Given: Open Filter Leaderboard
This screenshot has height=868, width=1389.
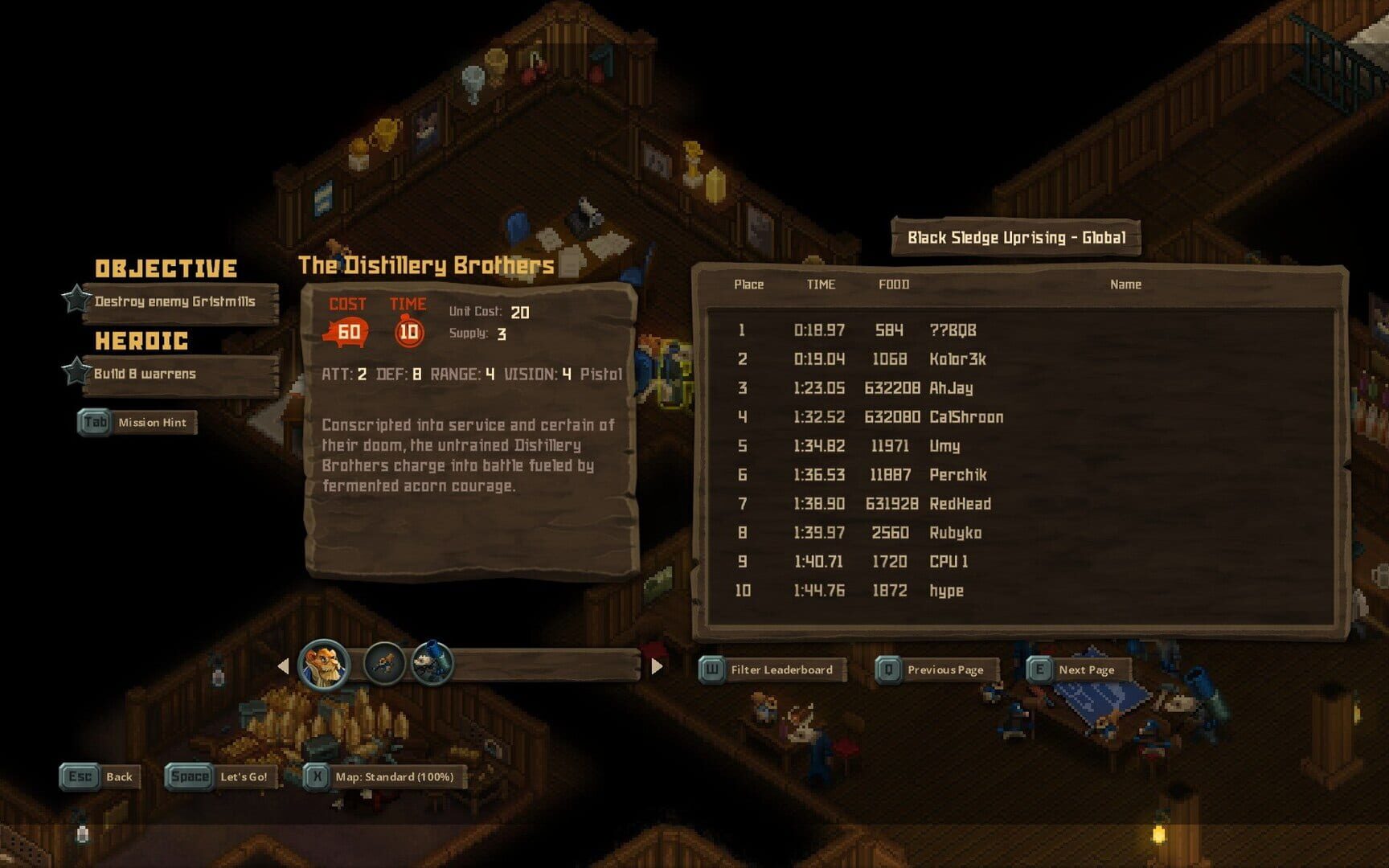Looking at the screenshot, I should [772, 669].
